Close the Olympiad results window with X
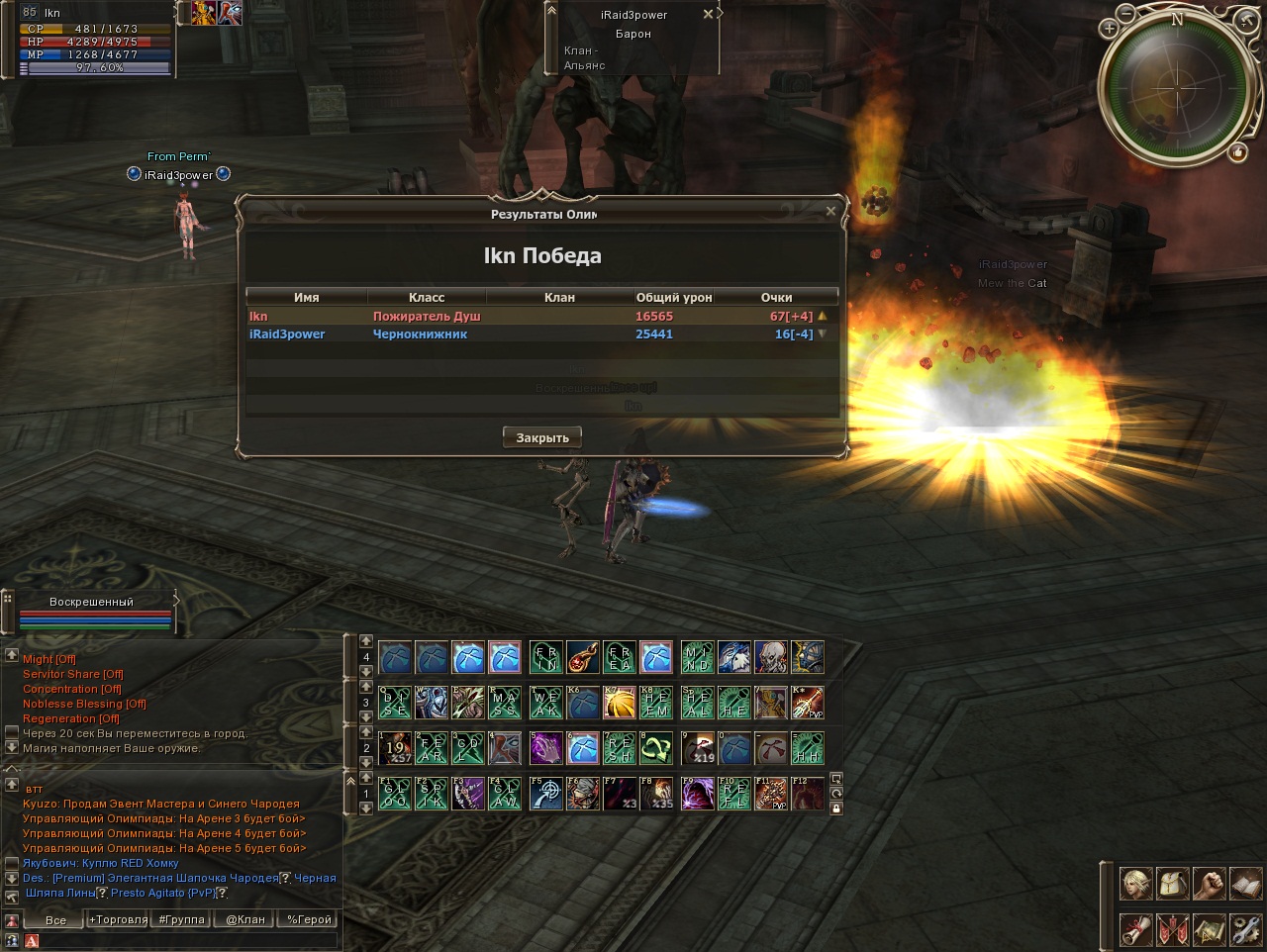 [x=830, y=211]
